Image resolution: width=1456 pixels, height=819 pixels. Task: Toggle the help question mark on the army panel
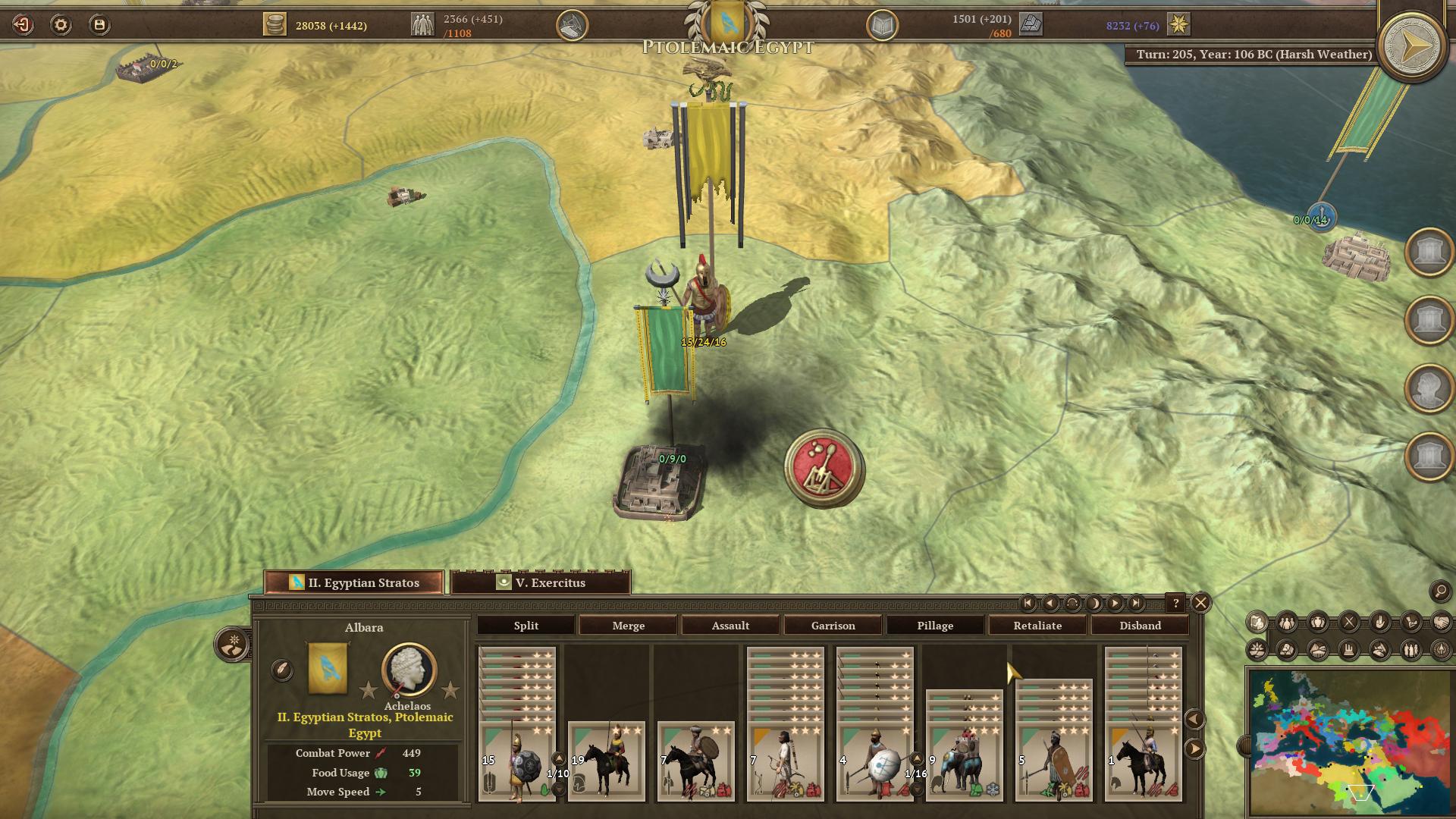1176,604
